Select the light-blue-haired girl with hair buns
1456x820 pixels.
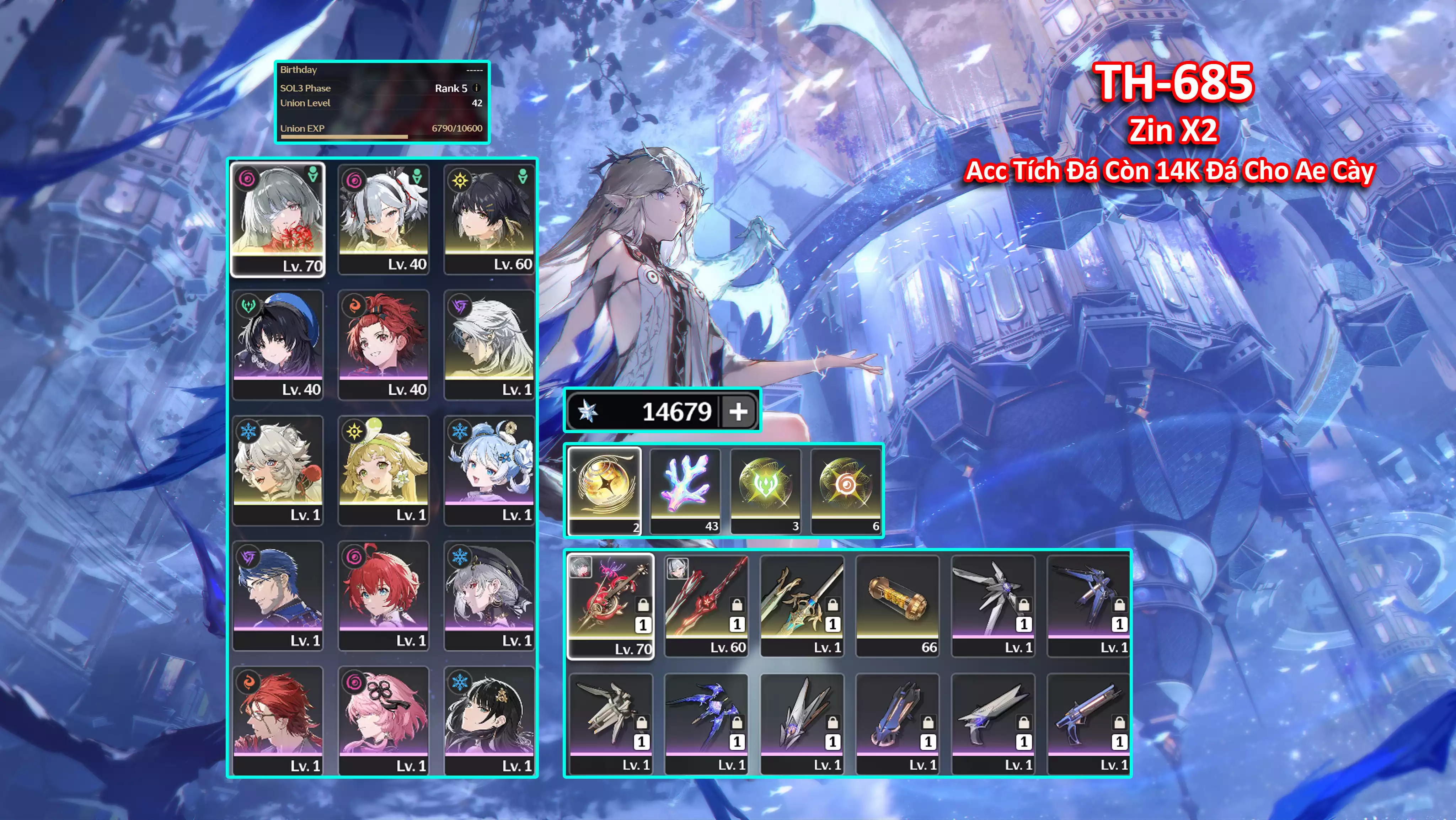(489, 470)
